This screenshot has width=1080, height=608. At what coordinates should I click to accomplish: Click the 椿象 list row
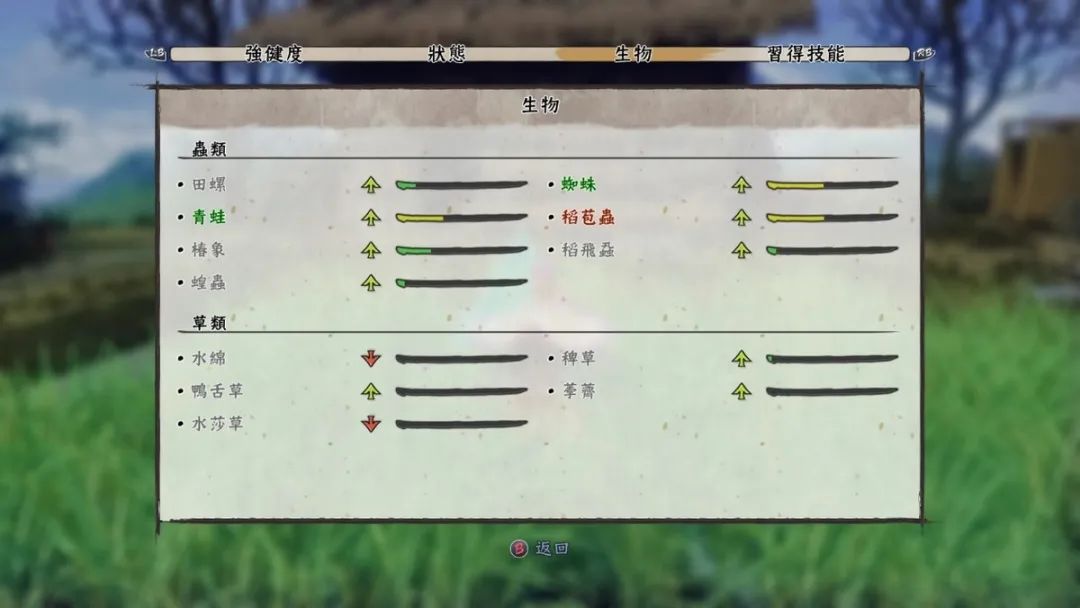click(x=208, y=250)
